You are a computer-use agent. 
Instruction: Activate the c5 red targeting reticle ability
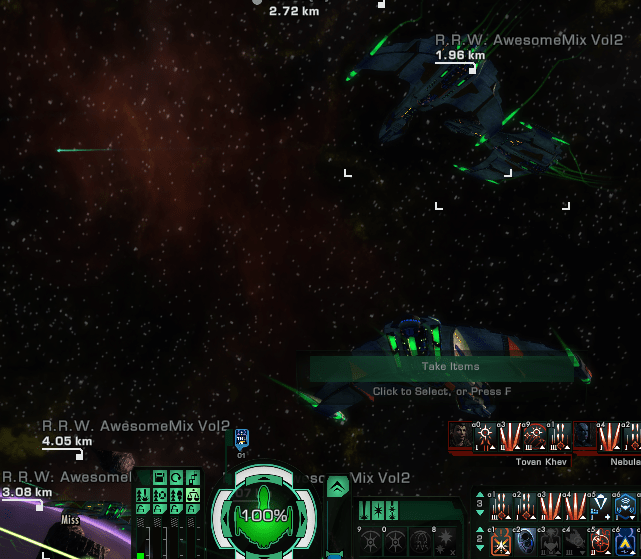click(600, 541)
